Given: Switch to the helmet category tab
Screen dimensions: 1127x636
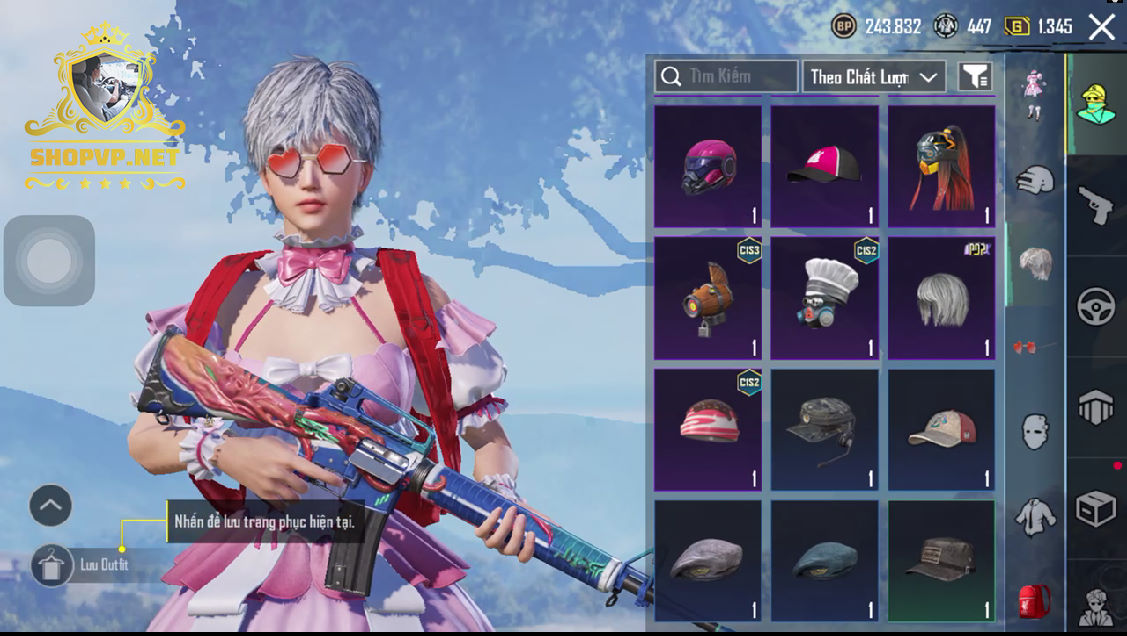Looking at the screenshot, I should 1034,180.
